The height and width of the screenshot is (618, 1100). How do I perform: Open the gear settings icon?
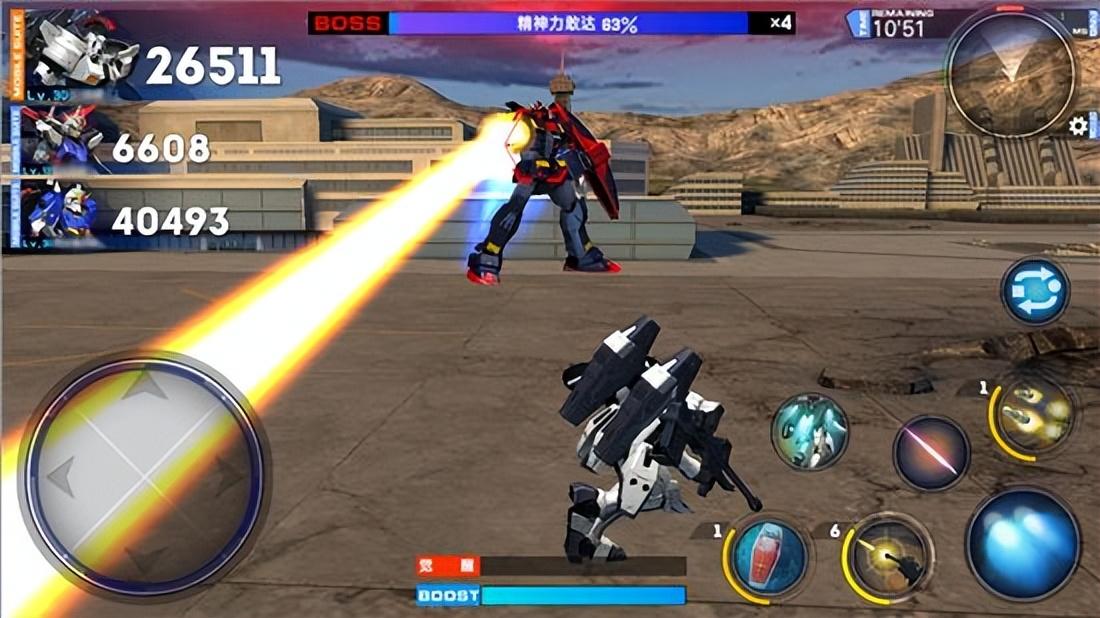coord(1078,127)
